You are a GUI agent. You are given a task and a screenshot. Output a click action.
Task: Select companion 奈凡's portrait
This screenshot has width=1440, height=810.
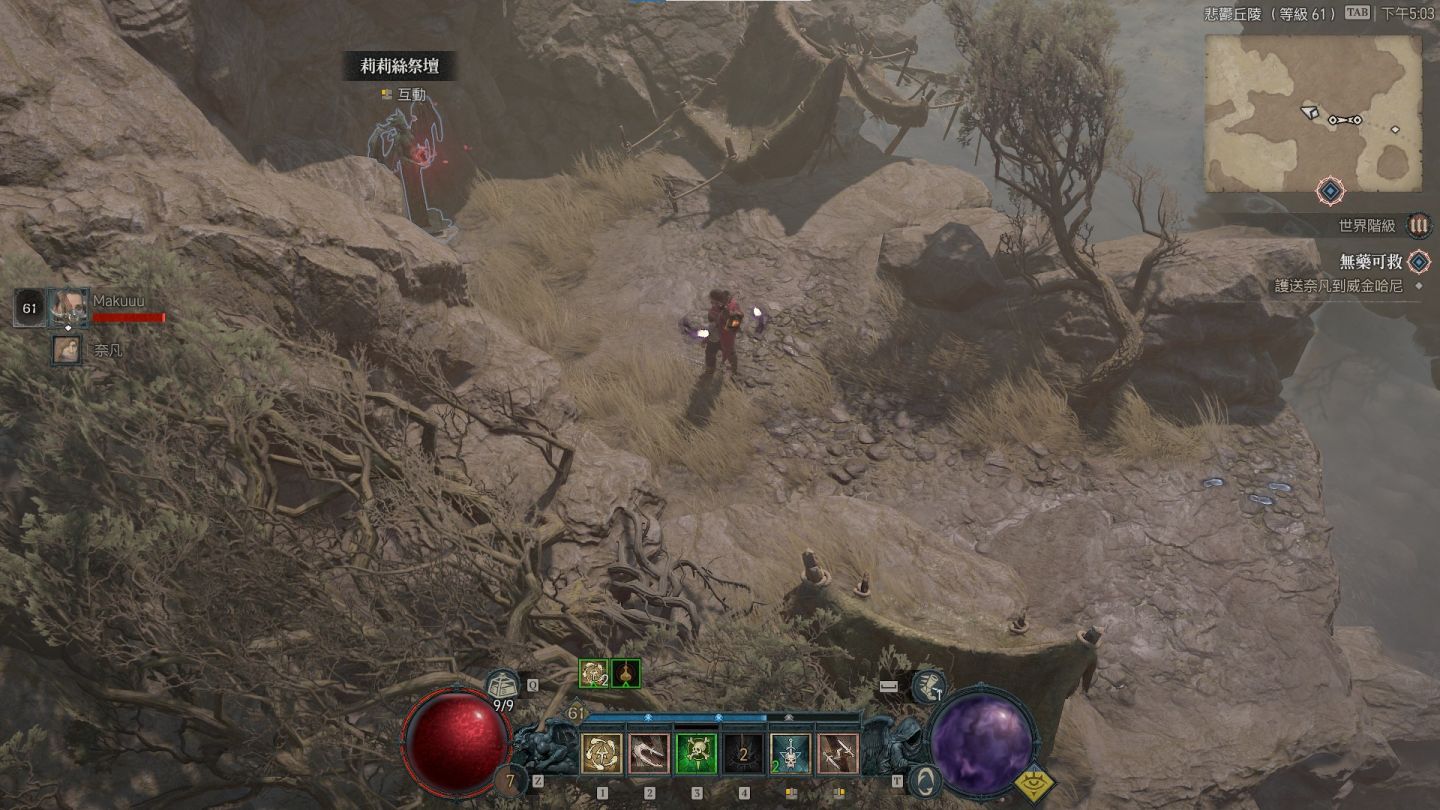[x=67, y=350]
